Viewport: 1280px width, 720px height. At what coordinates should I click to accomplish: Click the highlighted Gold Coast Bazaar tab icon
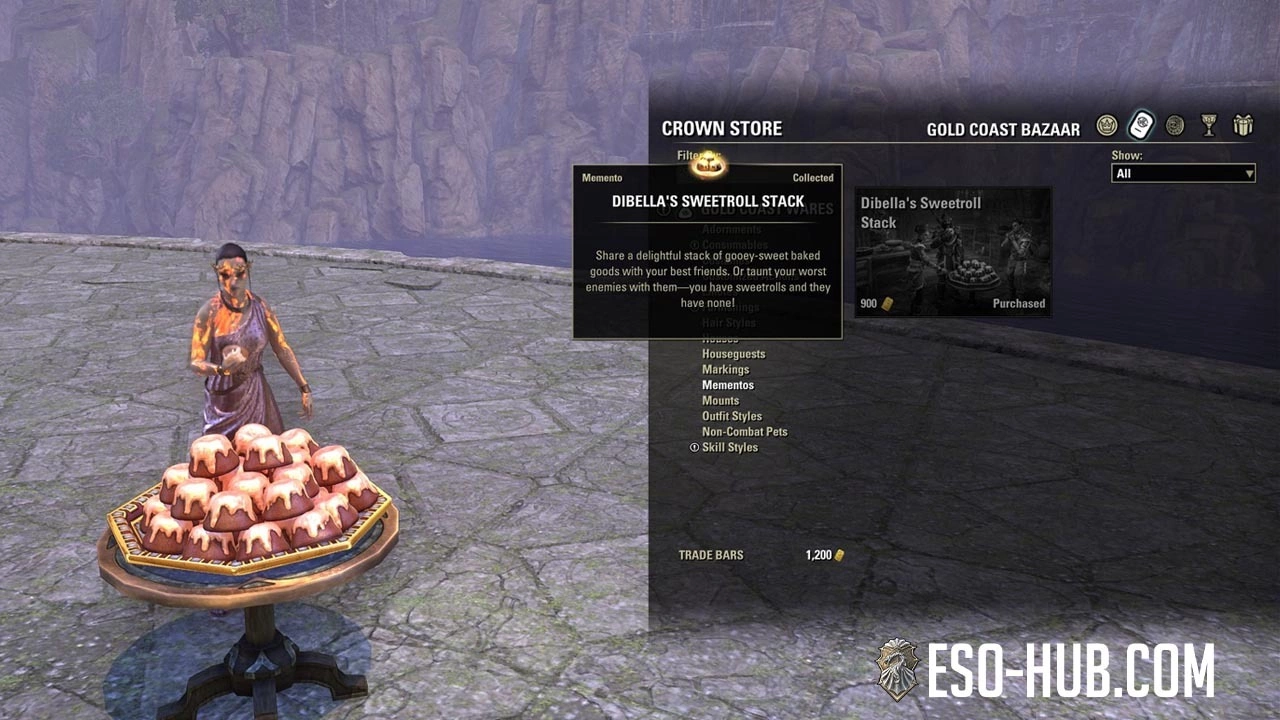coord(1141,126)
